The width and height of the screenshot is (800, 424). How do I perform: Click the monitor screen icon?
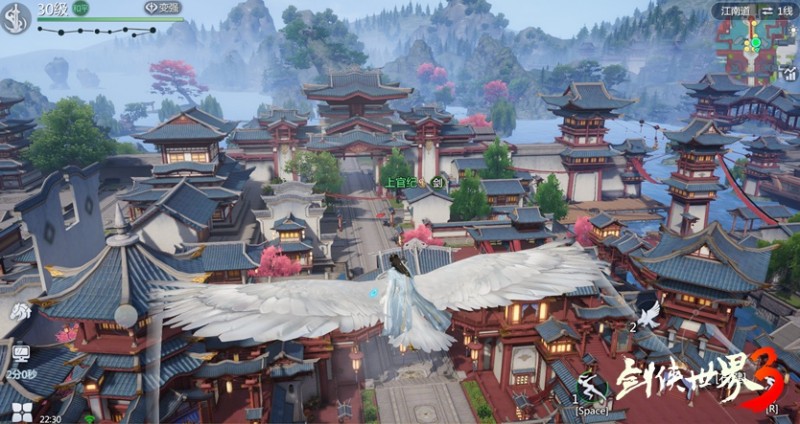point(21,354)
